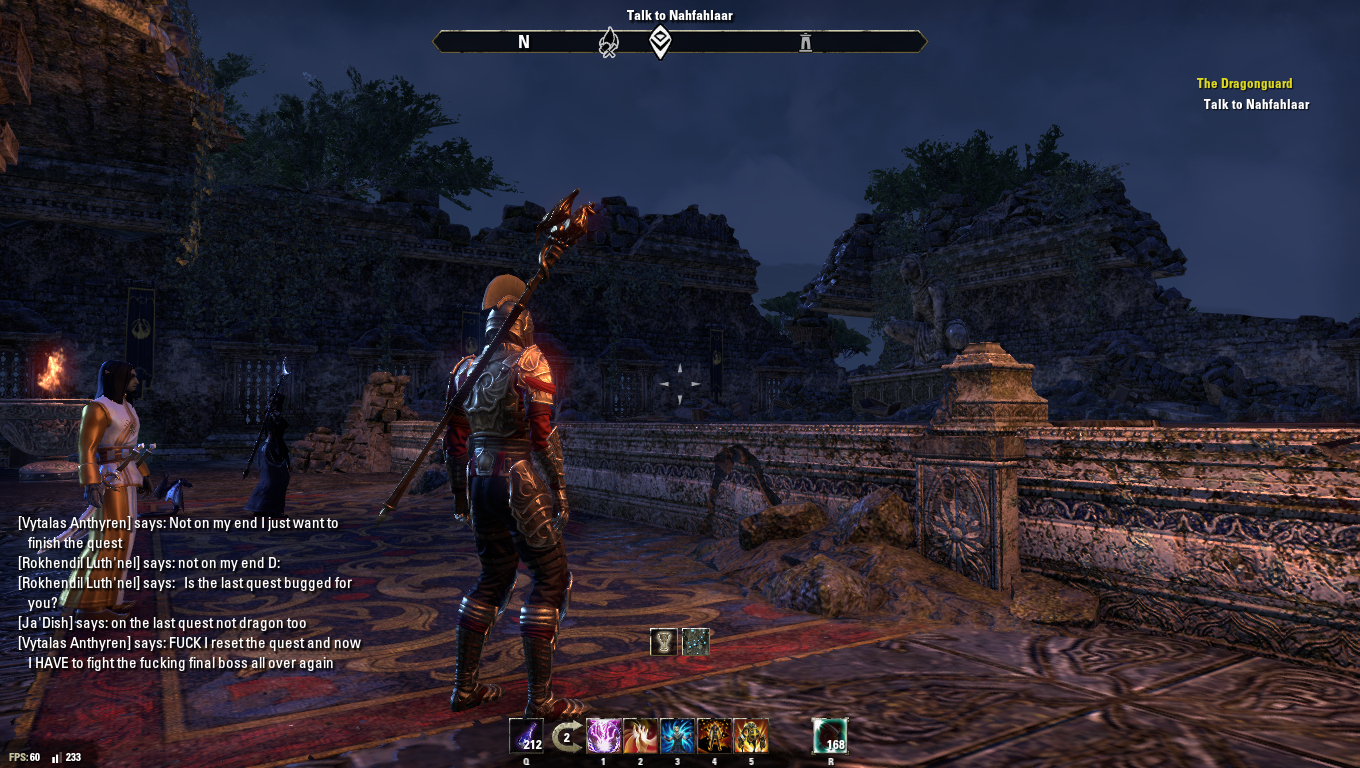The image size is (1360, 768).
Task: Click the quest objective compass marker
Action: coord(660,42)
